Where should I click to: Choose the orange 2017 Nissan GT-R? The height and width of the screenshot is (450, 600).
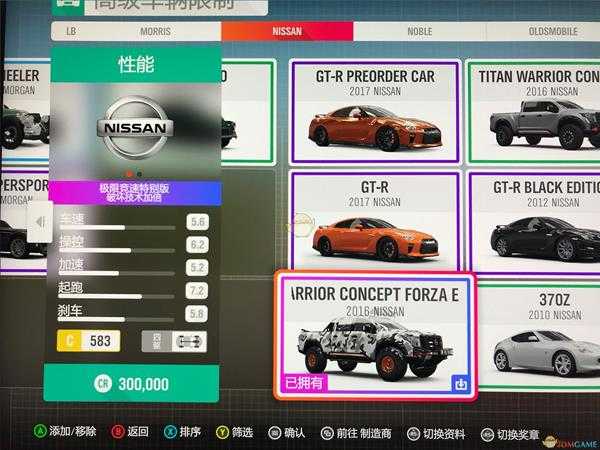(374, 221)
